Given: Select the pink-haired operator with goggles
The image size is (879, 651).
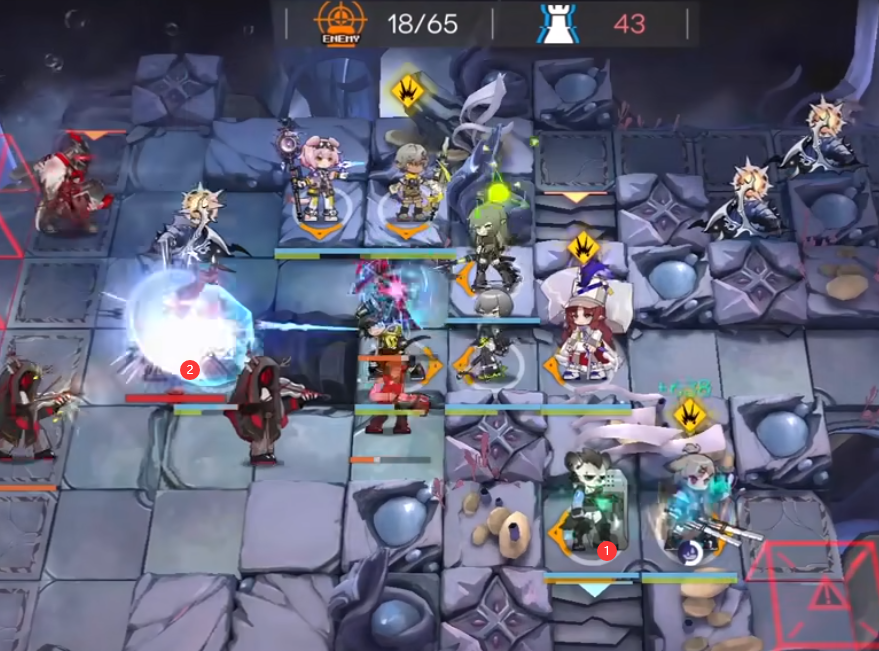Looking at the screenshot, I should tap(320, 180).
